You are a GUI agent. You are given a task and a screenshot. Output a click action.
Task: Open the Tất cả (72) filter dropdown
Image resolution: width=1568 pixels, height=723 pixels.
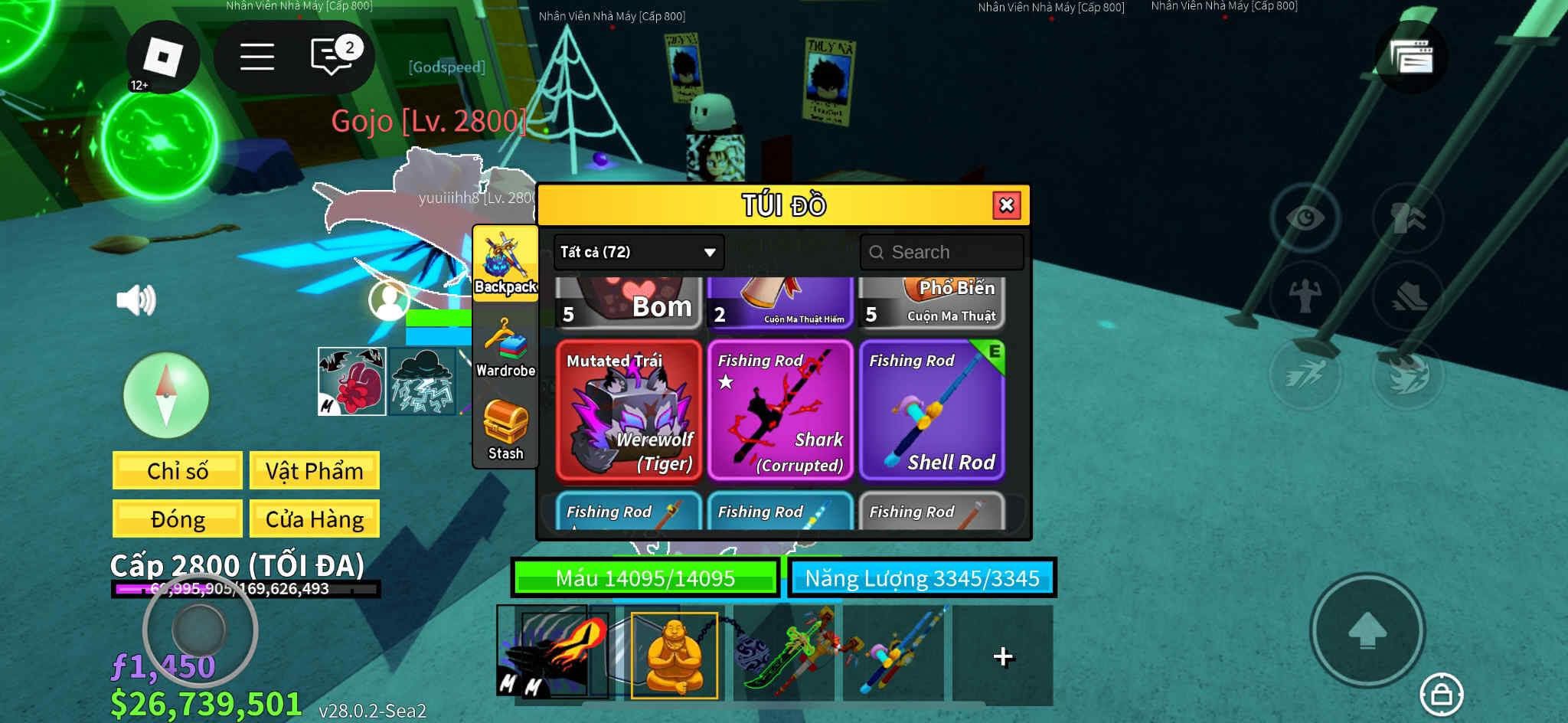click(638, 252)
